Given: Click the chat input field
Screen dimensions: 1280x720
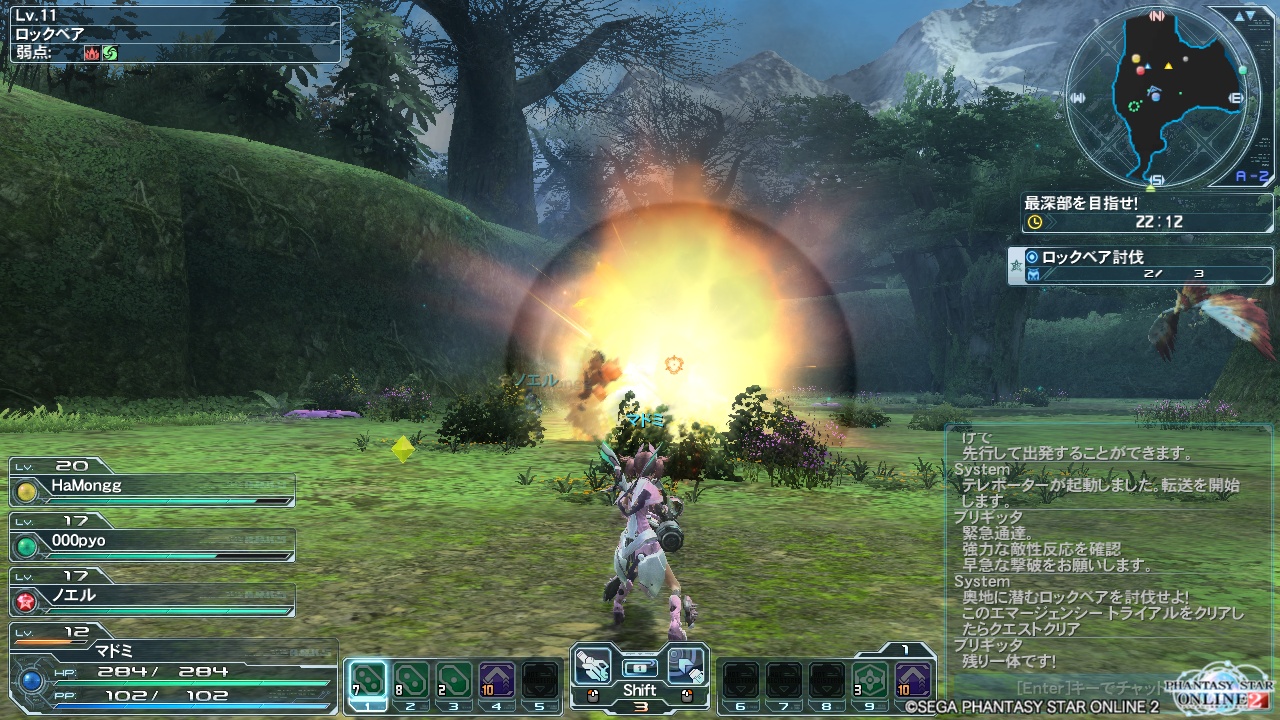Looking at the screenshot, I should pyautogui.click(x=1080, y=688).
